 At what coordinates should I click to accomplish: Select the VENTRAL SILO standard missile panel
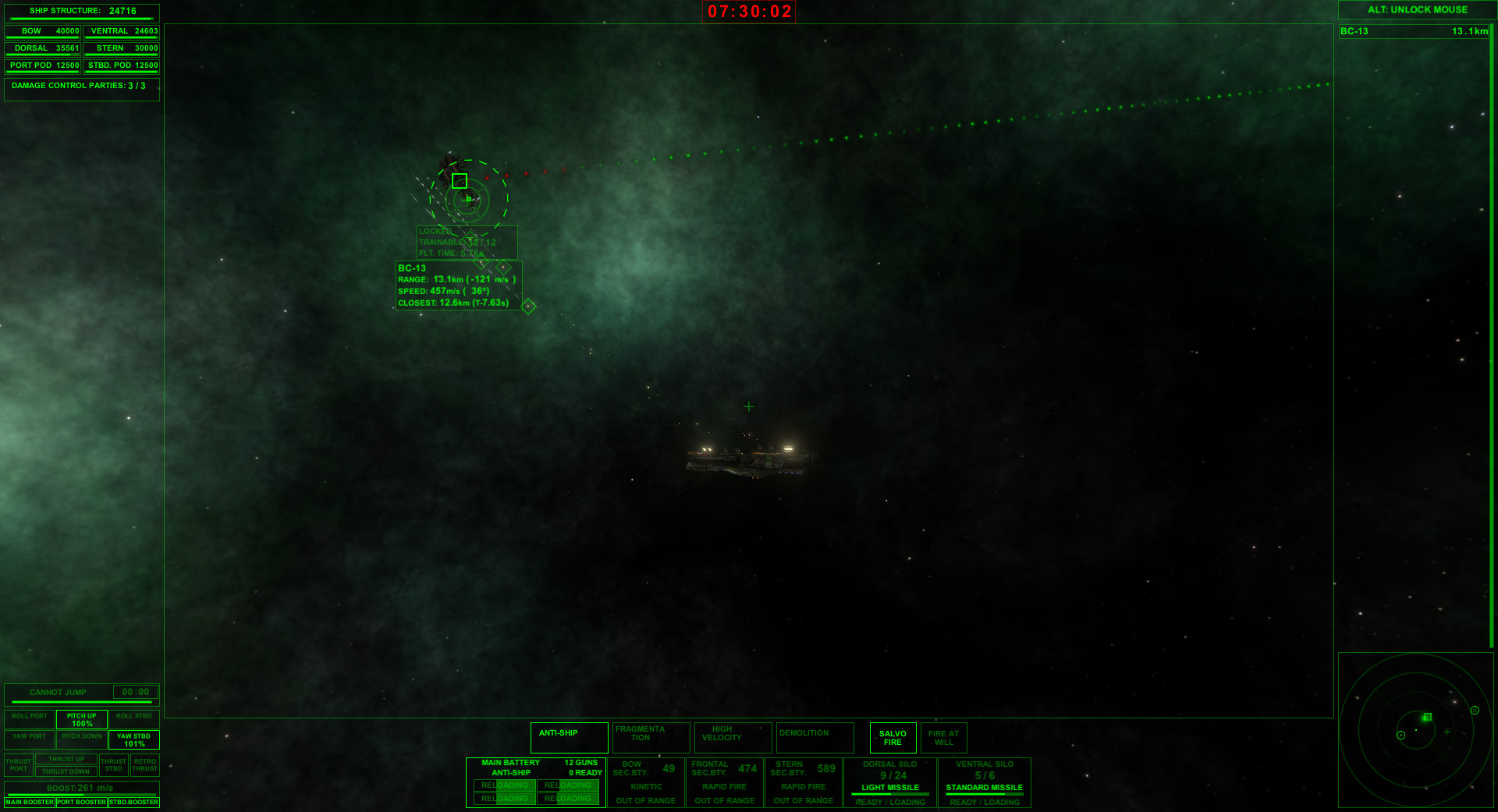point(985,780)
